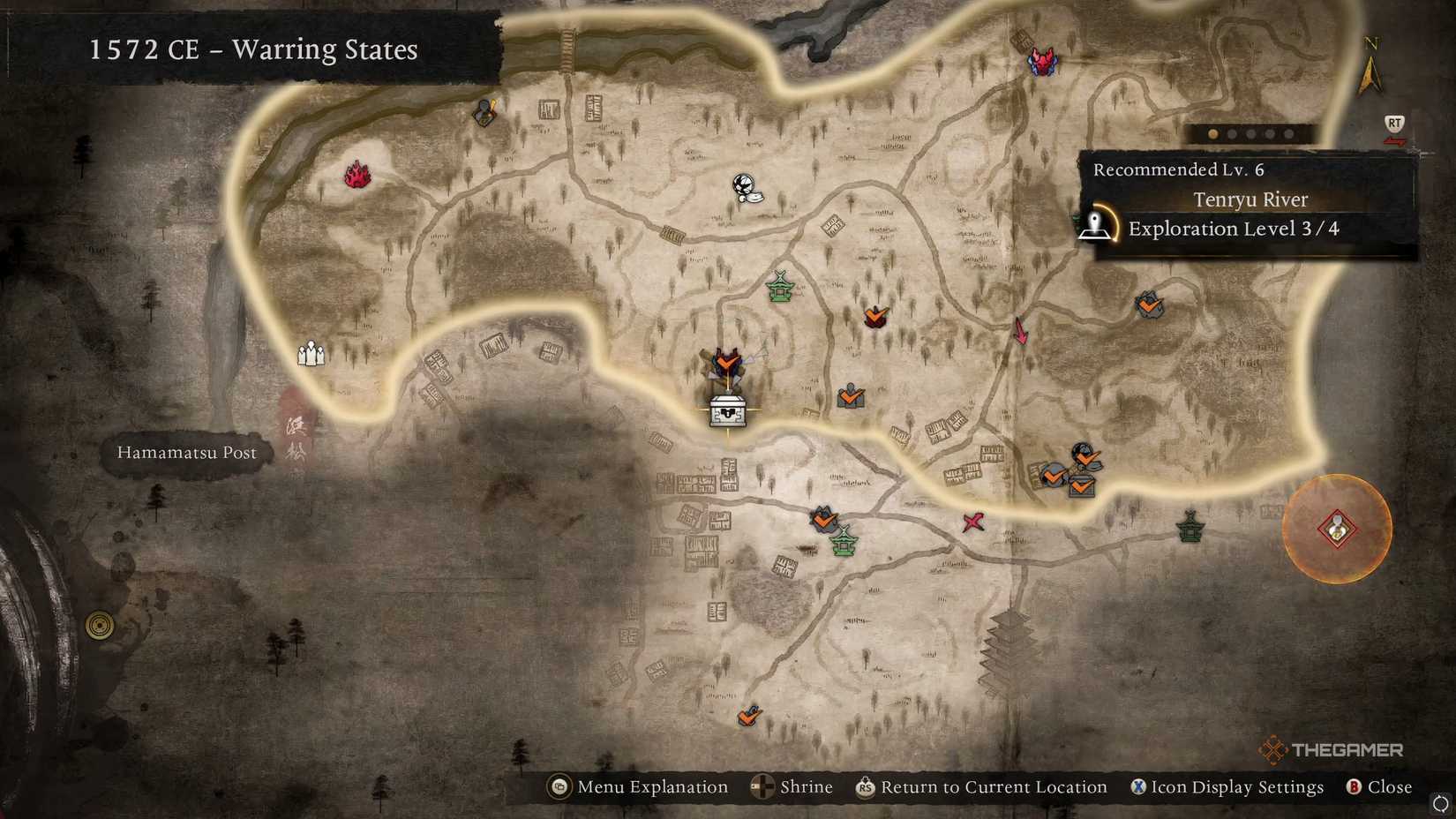Click the page indicator dots above the info panel
This screenshot has height=819, width=1456.
[x=1250, y=134]
